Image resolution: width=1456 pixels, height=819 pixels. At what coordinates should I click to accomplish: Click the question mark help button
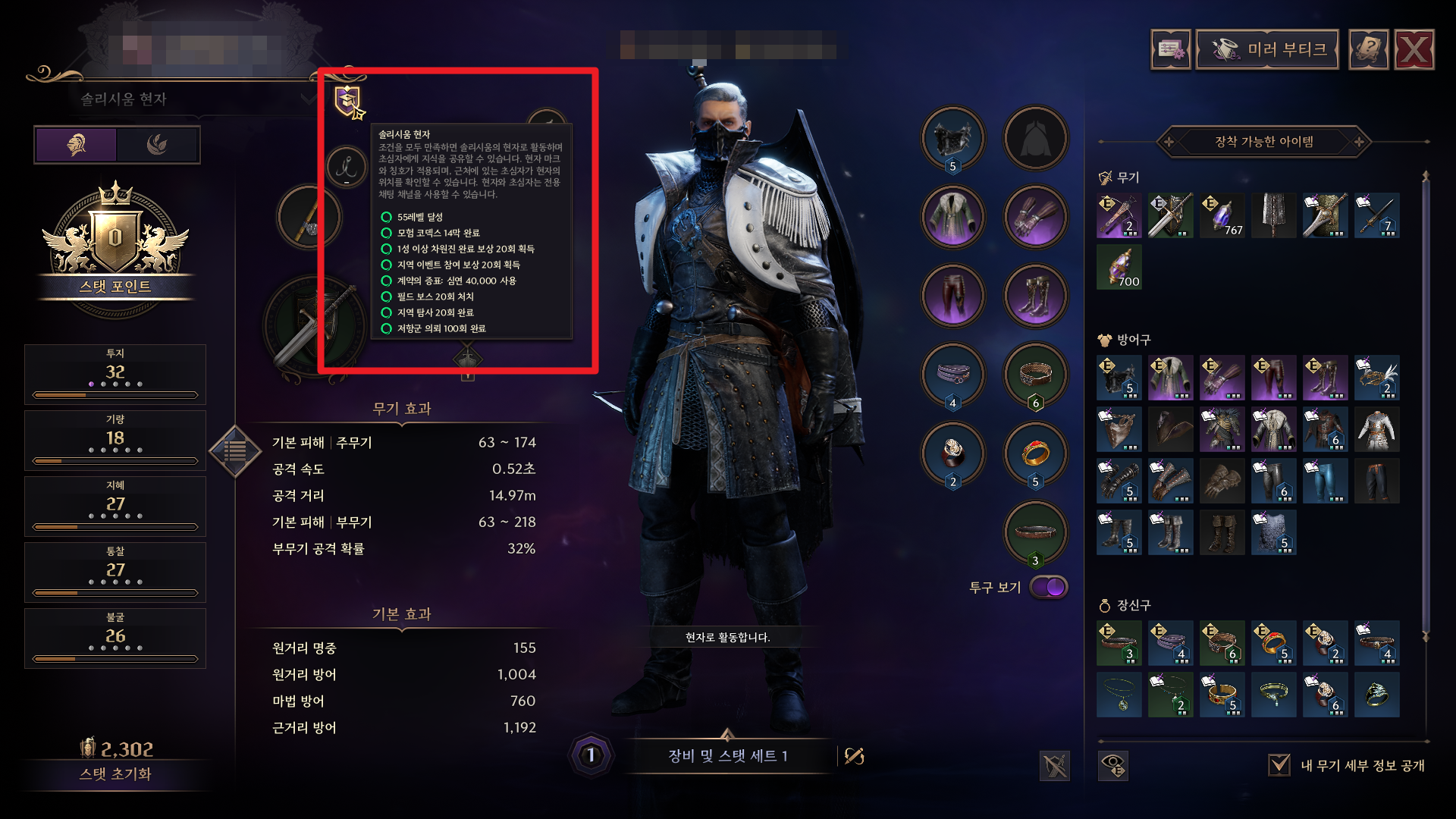tap(1368, 50)
